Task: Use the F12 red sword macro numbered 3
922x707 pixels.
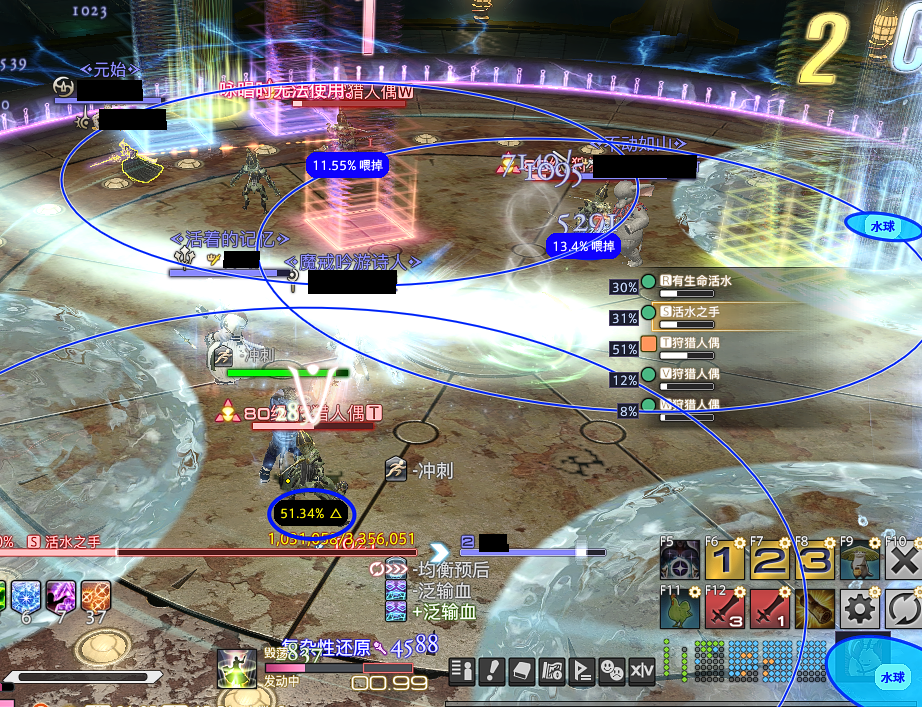Action: (x=725, y=608)
